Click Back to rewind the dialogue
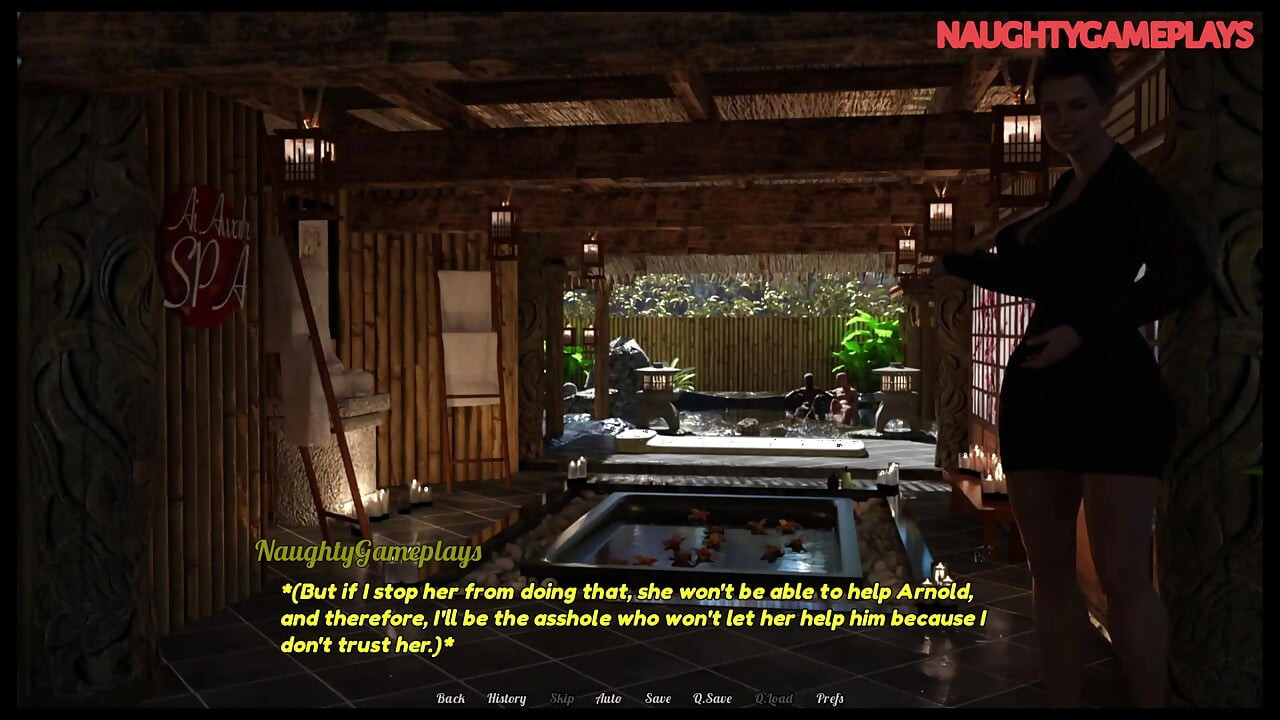This screenshot has width=1280, height=720. tap(451, 699)
